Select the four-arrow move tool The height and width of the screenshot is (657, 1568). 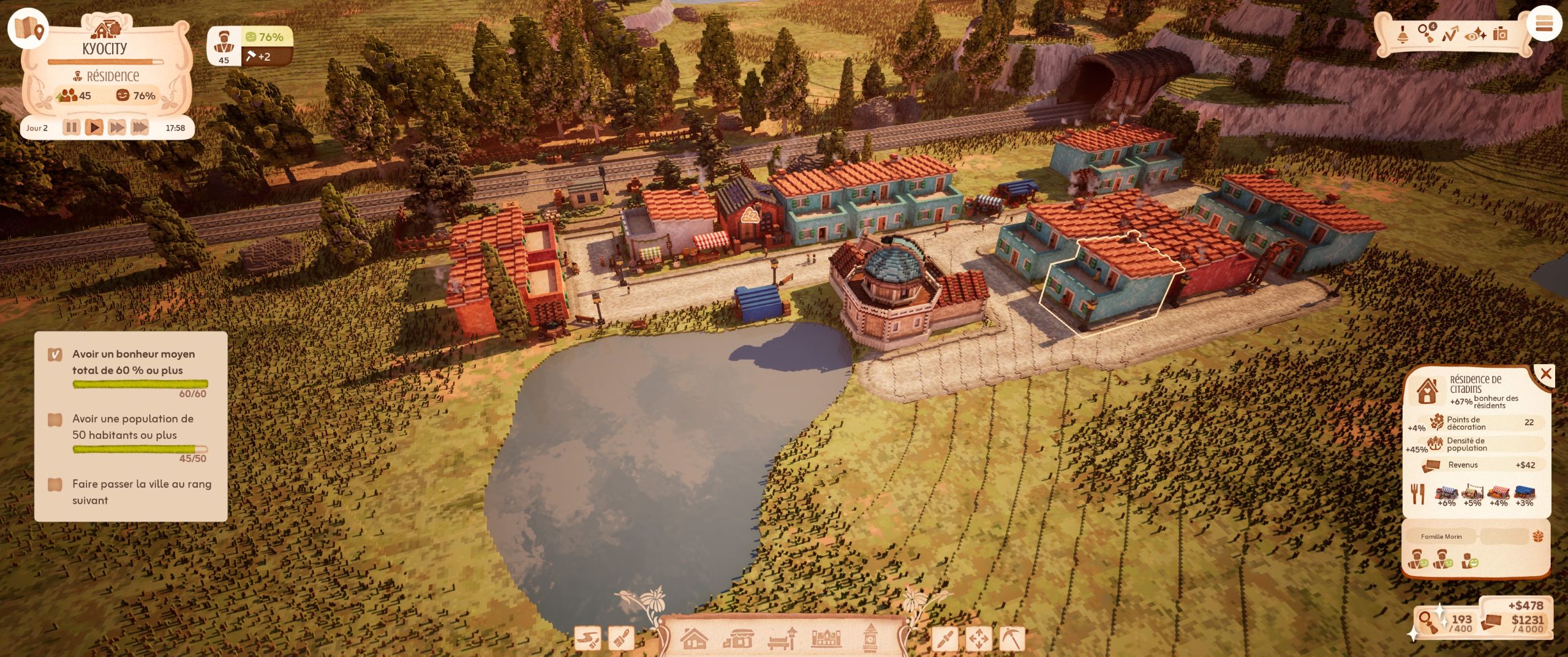point(978,640)
